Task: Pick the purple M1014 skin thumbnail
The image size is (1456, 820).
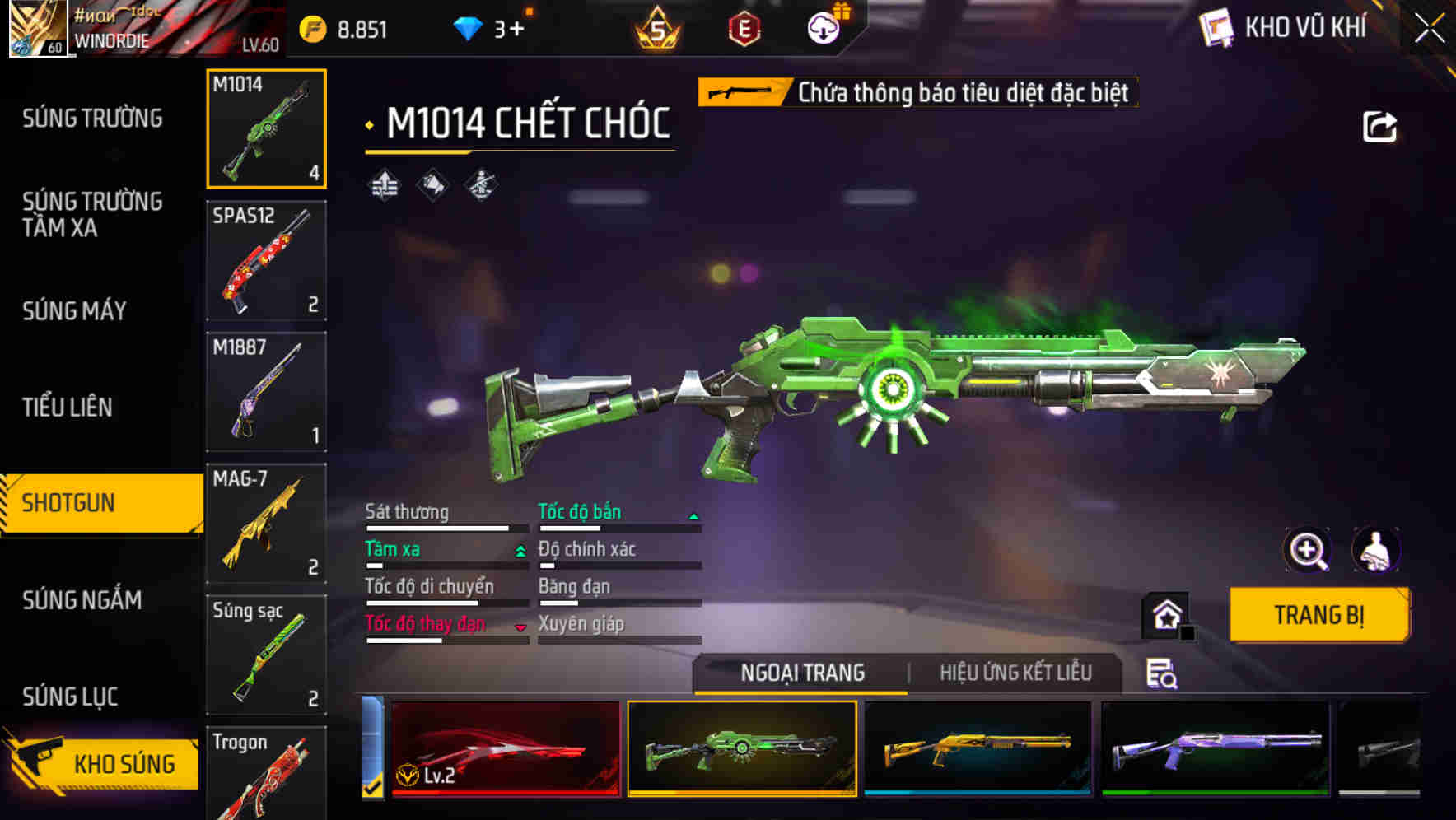Action: coord(1216,748)
